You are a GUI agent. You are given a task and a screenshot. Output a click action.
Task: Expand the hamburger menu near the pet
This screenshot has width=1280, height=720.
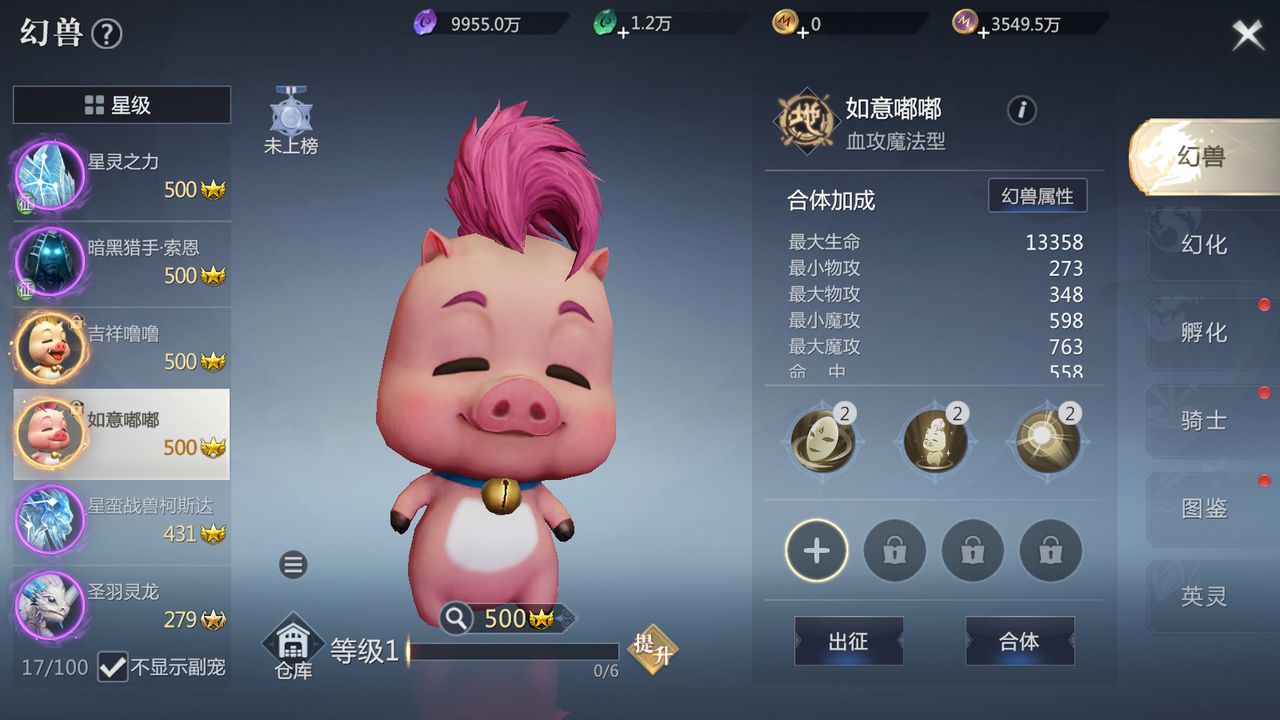pos(293,565)
